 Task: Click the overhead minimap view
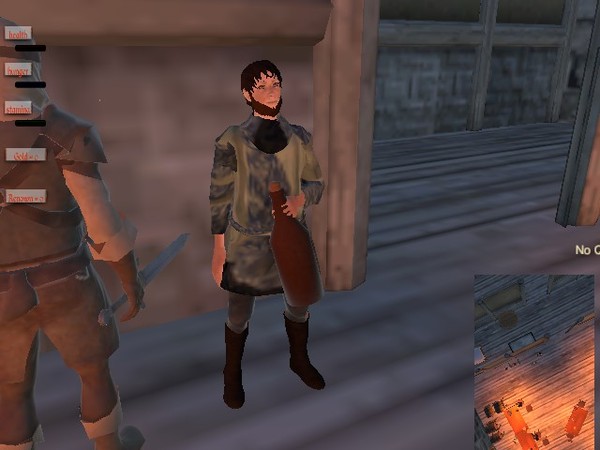click(x=535, y=360)
